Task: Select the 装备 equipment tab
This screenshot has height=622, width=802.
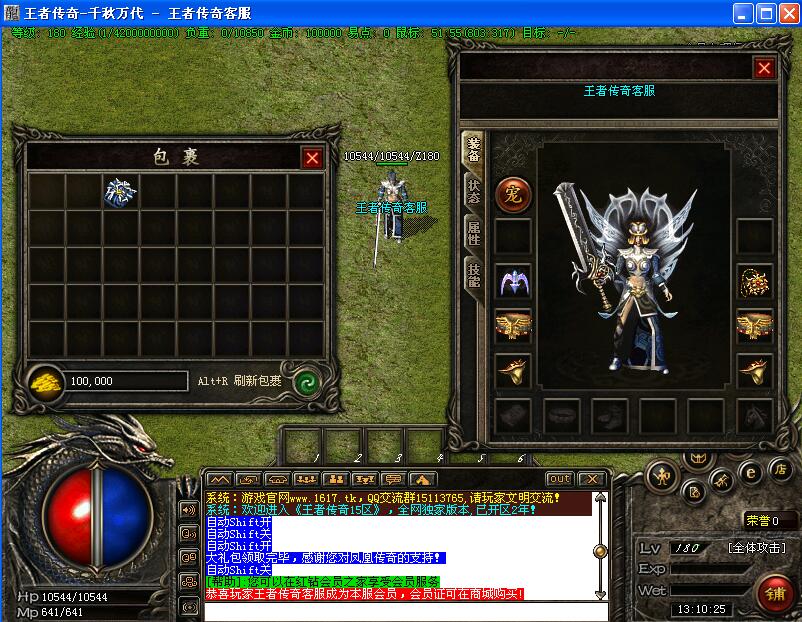Action: 473,148
